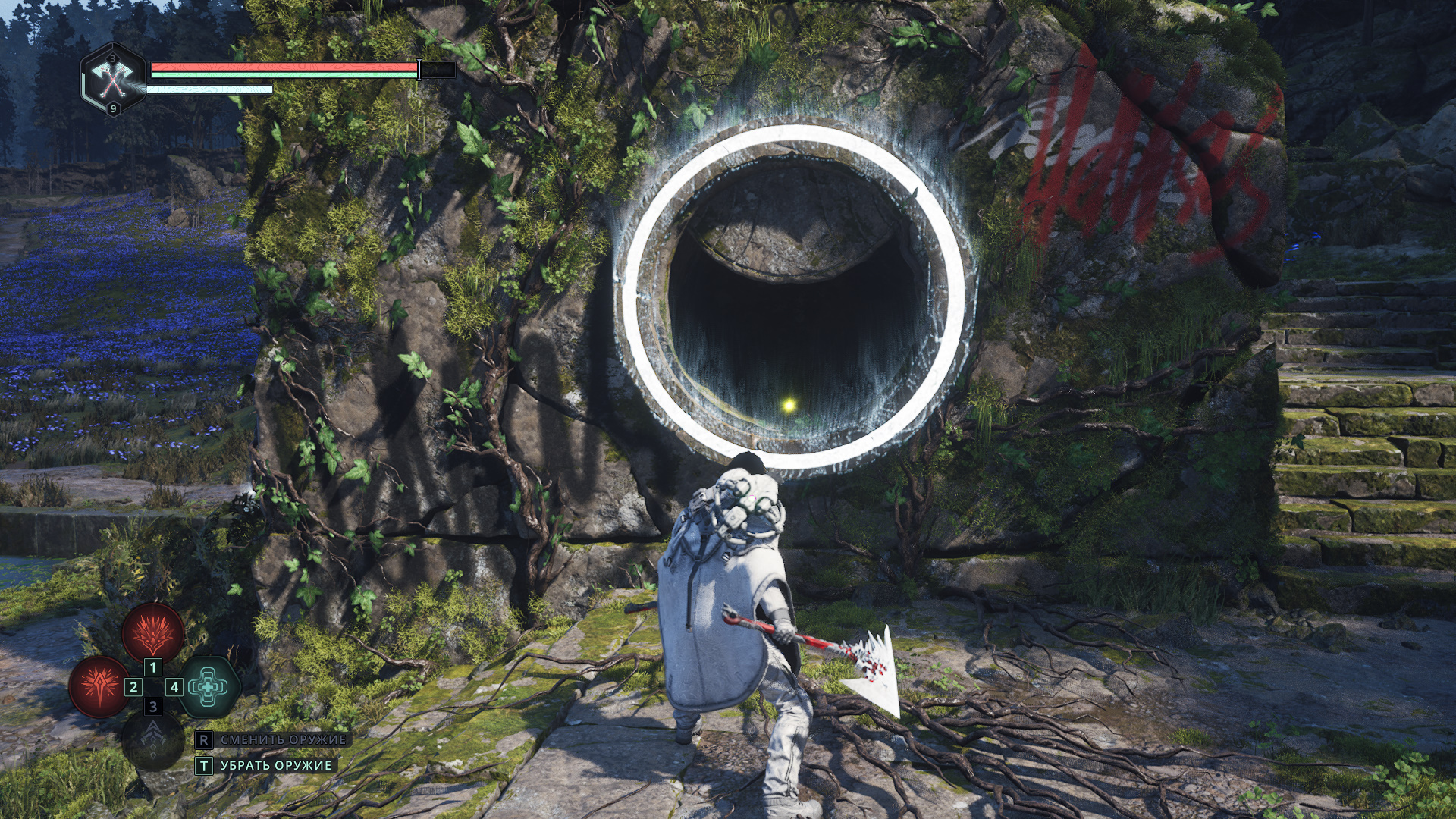The image size is (1456, 819).
Task: Select the crossed axes weapon emblem
Action: tap(113, 78)
